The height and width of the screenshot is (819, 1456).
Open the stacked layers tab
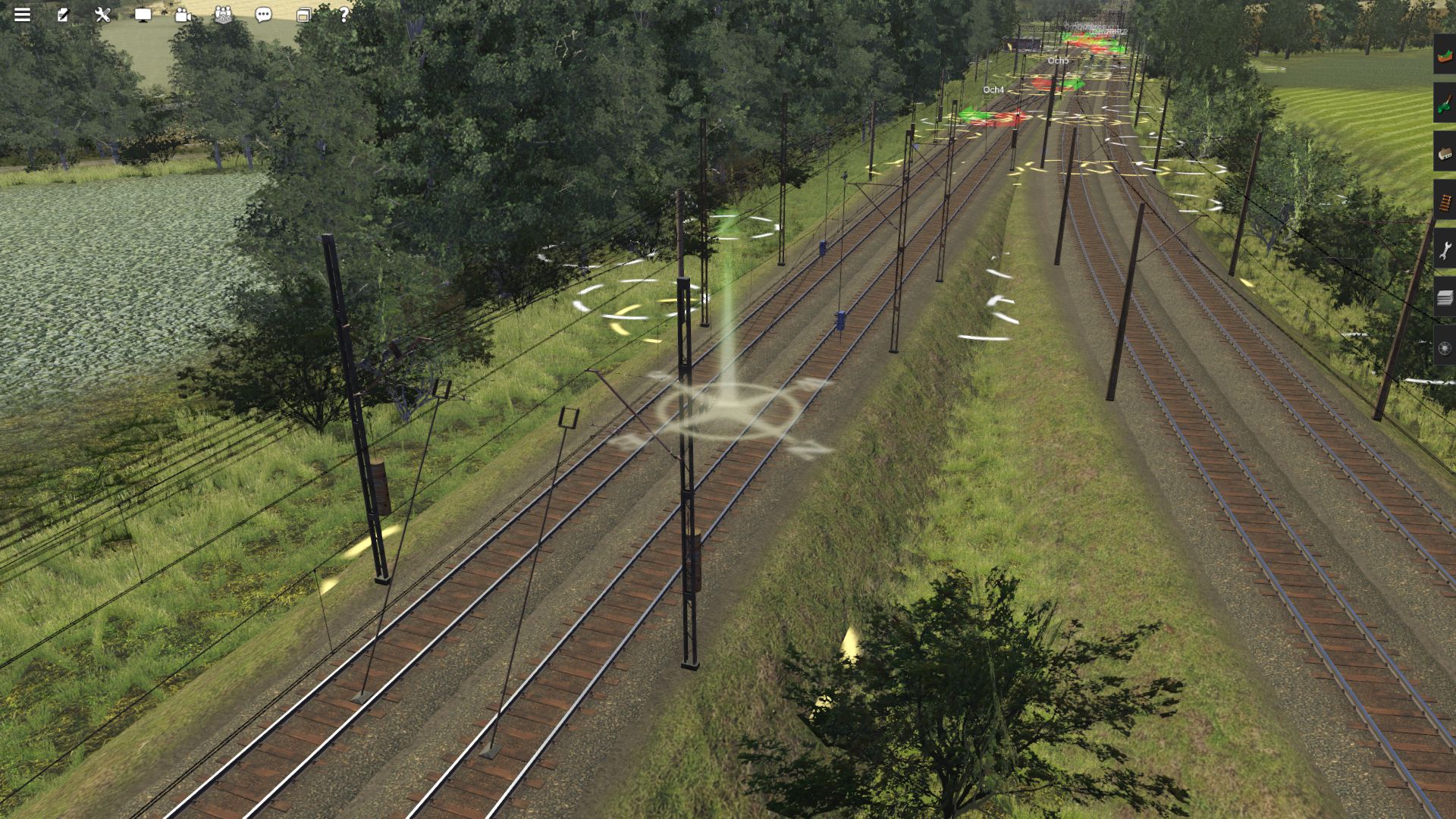1445,298
